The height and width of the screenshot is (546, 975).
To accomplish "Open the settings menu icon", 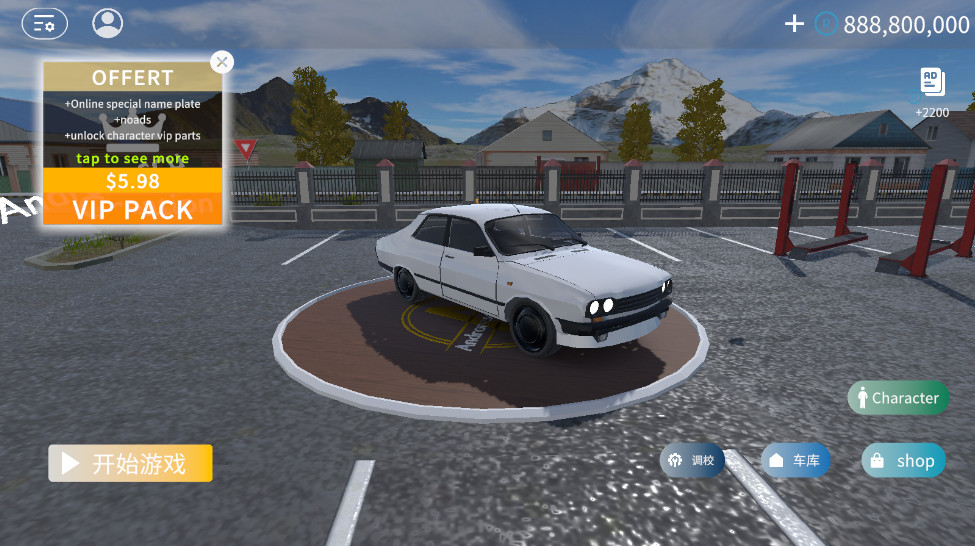I will coord(44,23).
